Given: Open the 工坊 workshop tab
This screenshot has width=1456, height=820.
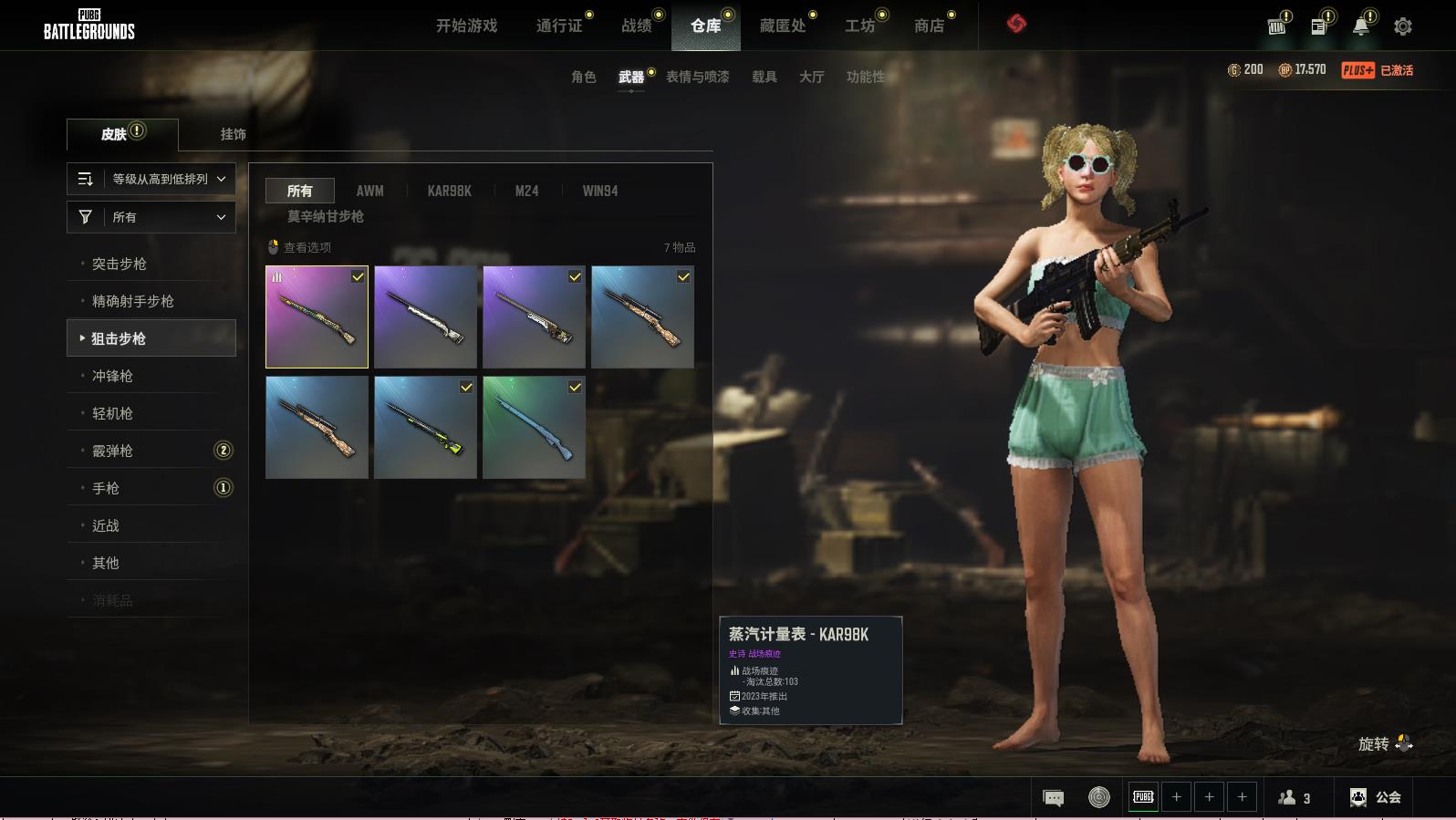Looking at the screenshot, I should (859, 26).
